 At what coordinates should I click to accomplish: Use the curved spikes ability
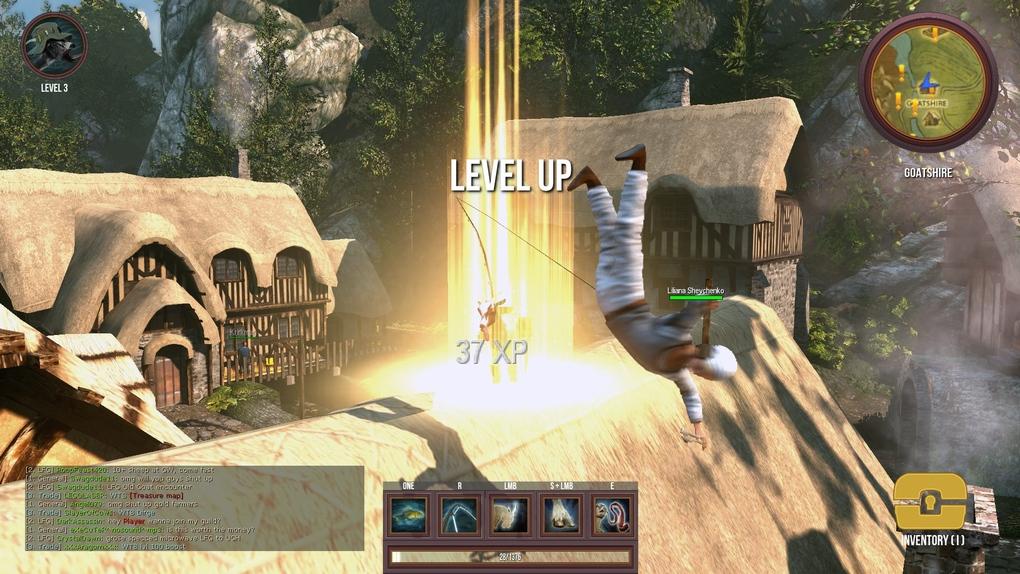click(x=460, y=515)
